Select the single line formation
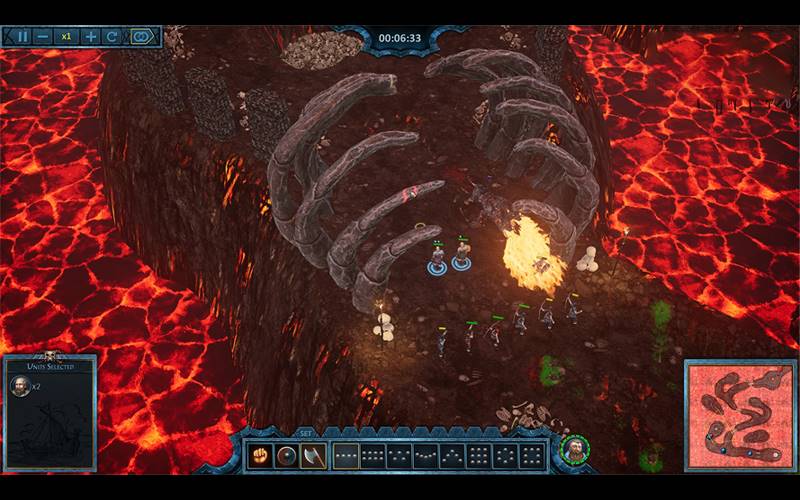Image resolution: width=800 pixels, height=500 pixels. pyautogui.click(x=346, y=456)
